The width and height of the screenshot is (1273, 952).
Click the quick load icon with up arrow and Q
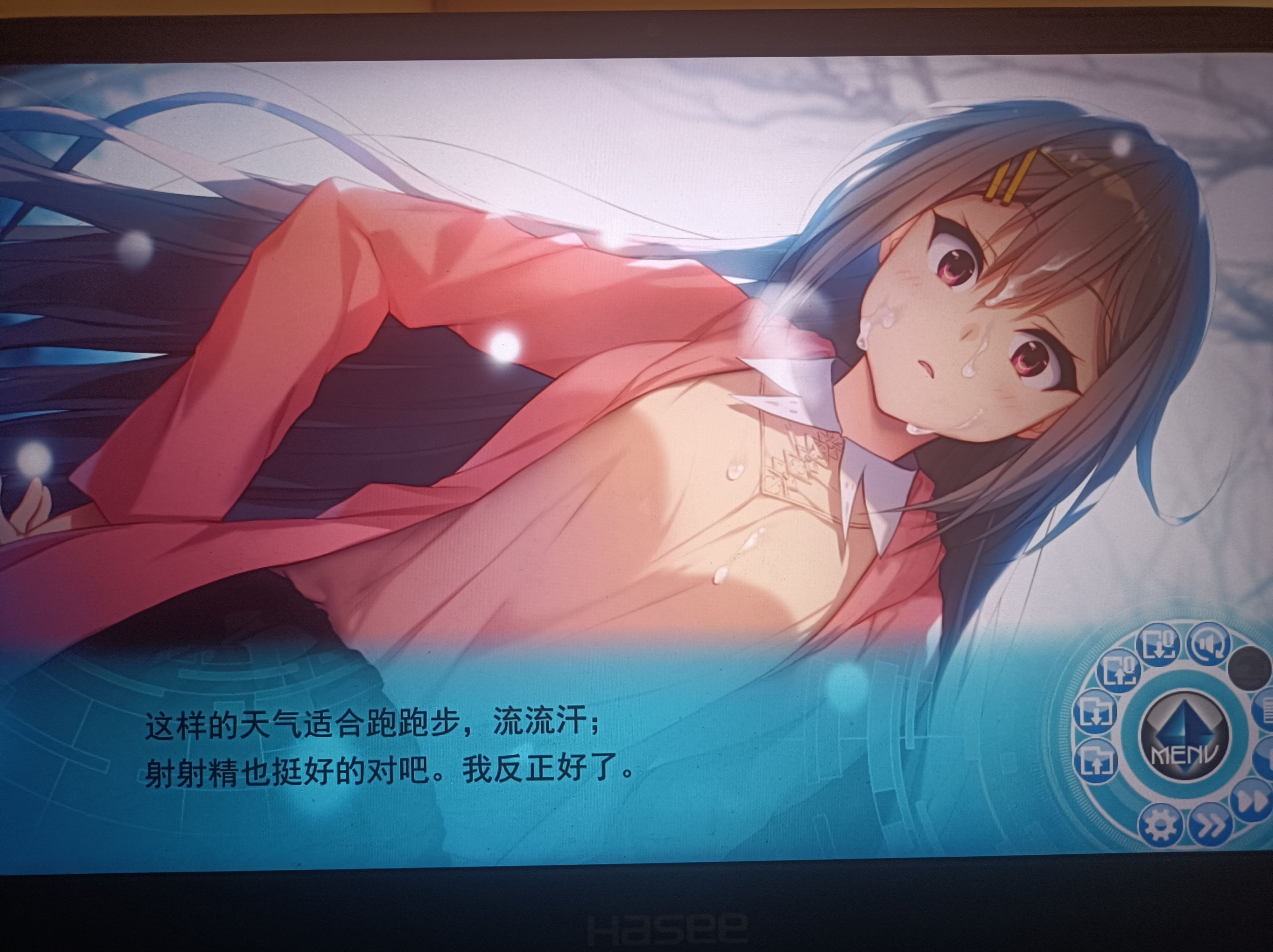(x=1118, y=671)
